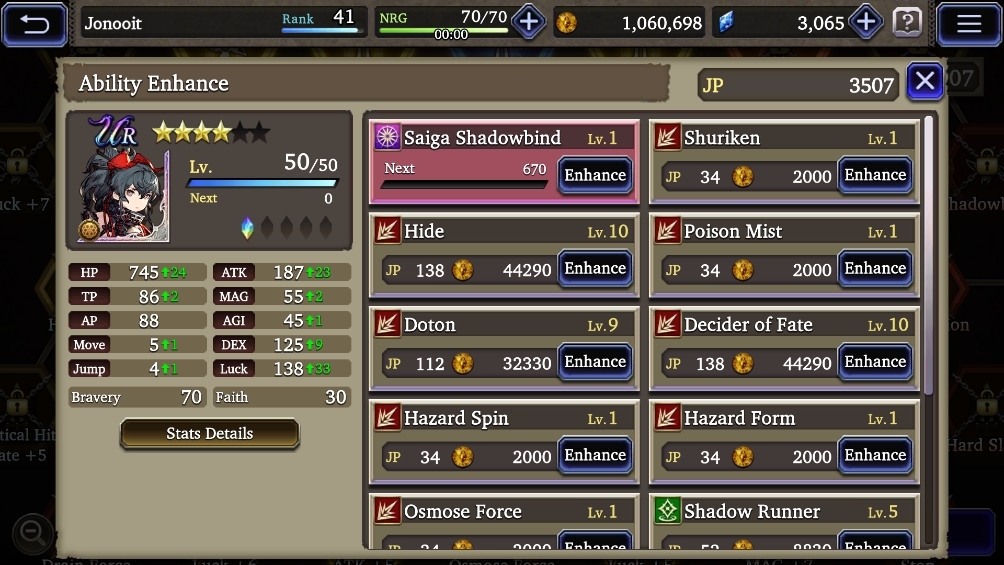Click the magnifying glass zoom-out icon
The image size is (1004, 565).
coord(32,532)
